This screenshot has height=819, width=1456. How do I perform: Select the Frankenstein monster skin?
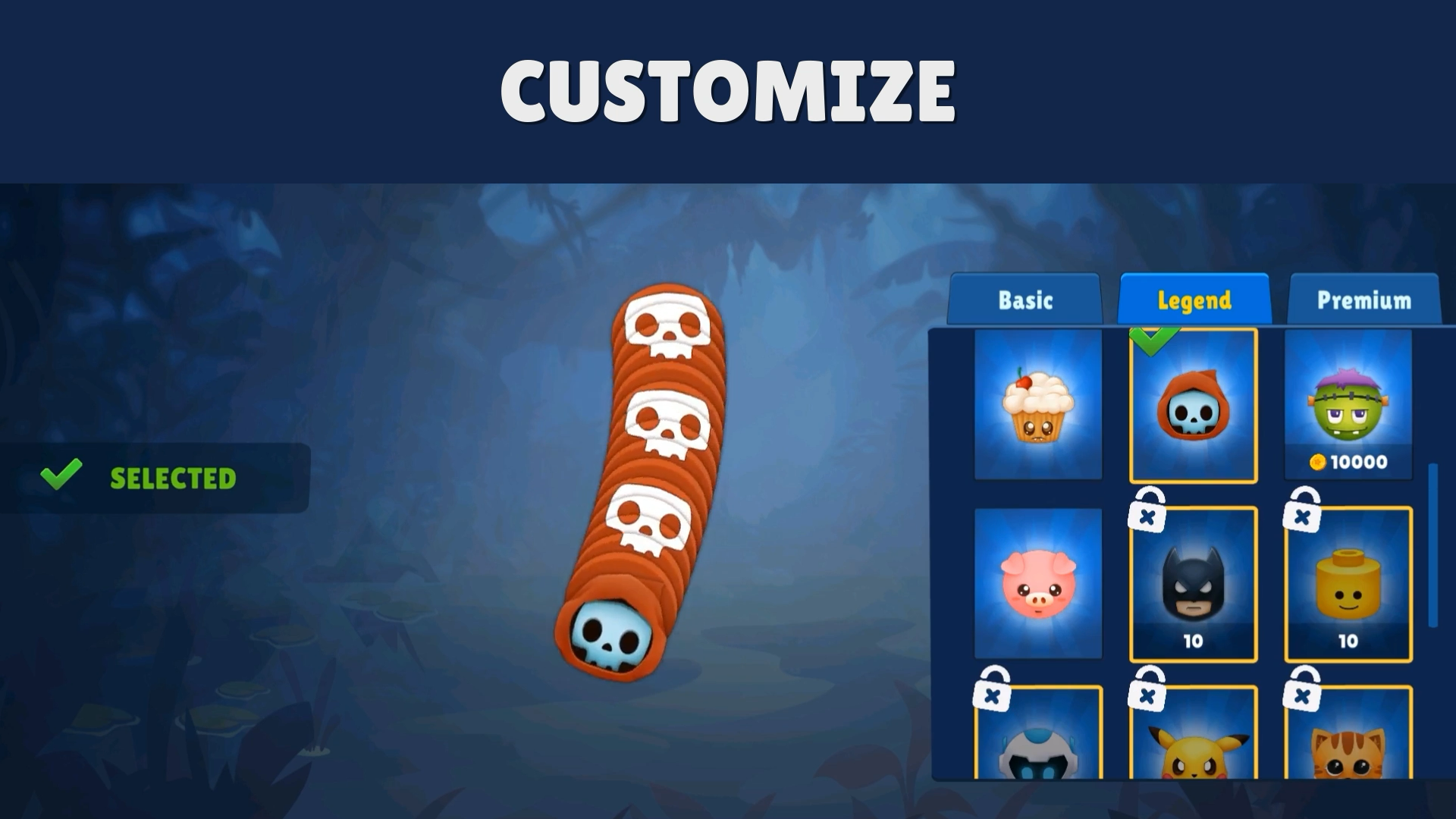click(1348, 406)
